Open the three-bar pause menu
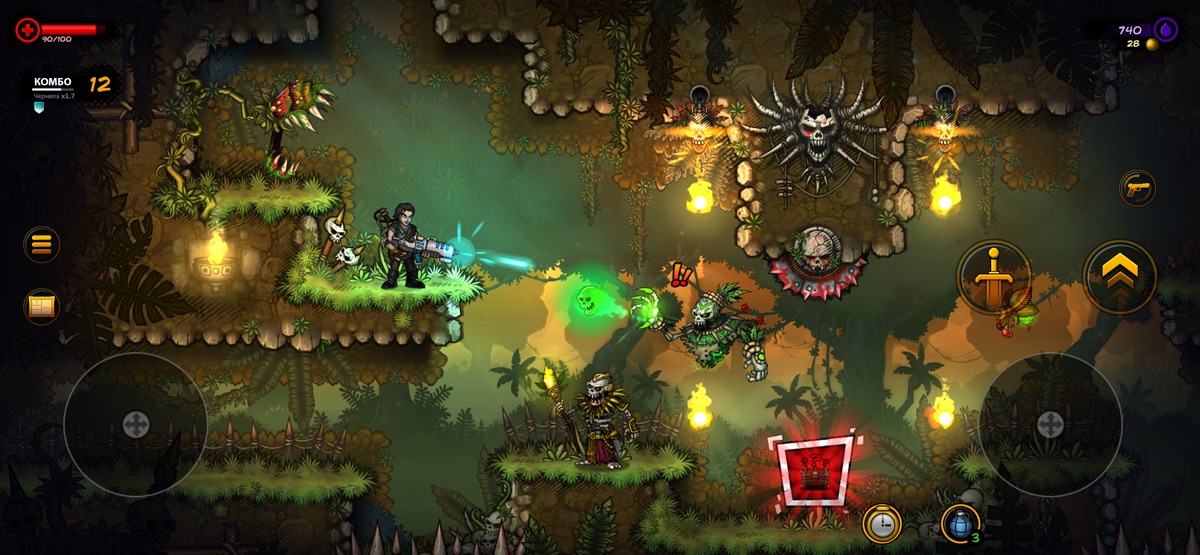The height and width of the screenshot is (555, 1200). (42, 245)
